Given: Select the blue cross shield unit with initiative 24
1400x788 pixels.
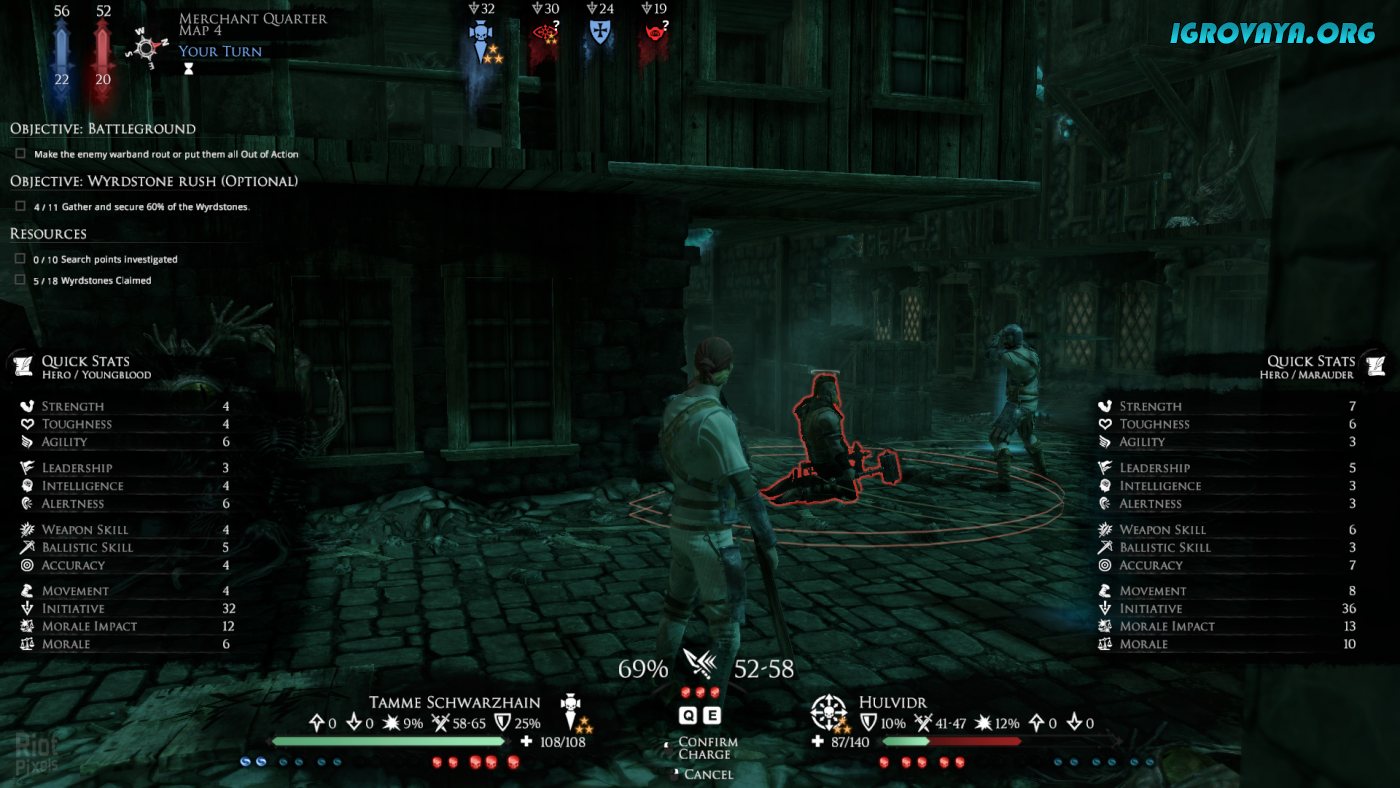Looking at the screenshot, I should point(600,34).
